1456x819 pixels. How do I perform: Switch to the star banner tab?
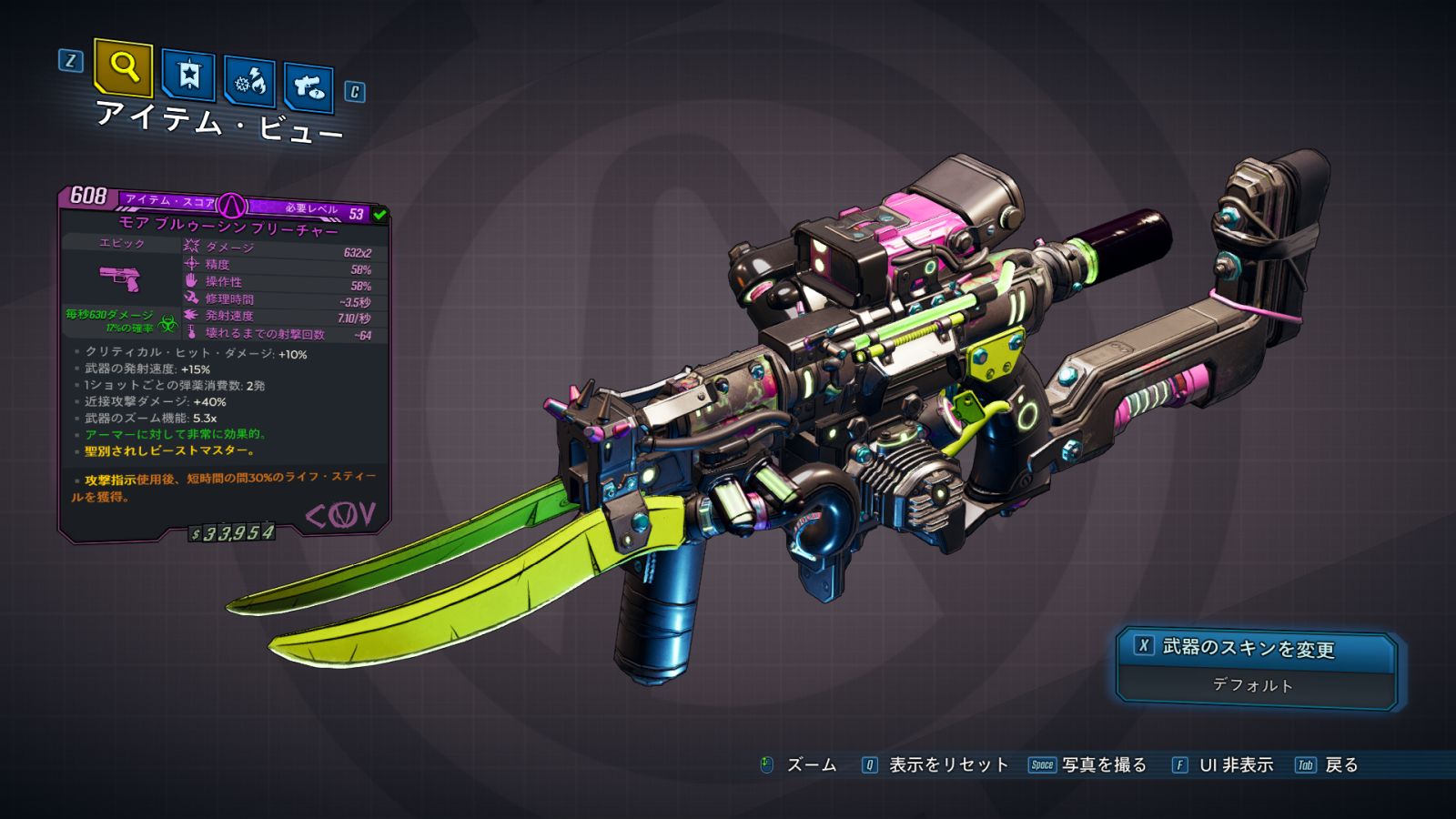[188, 75]
